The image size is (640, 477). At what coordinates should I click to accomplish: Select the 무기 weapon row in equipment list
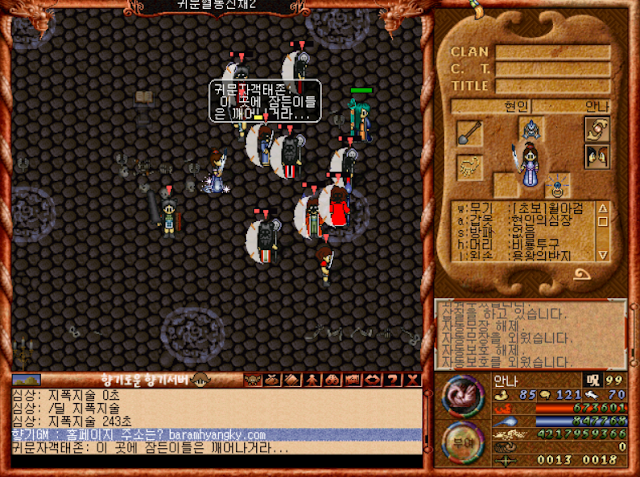point(520,208)
